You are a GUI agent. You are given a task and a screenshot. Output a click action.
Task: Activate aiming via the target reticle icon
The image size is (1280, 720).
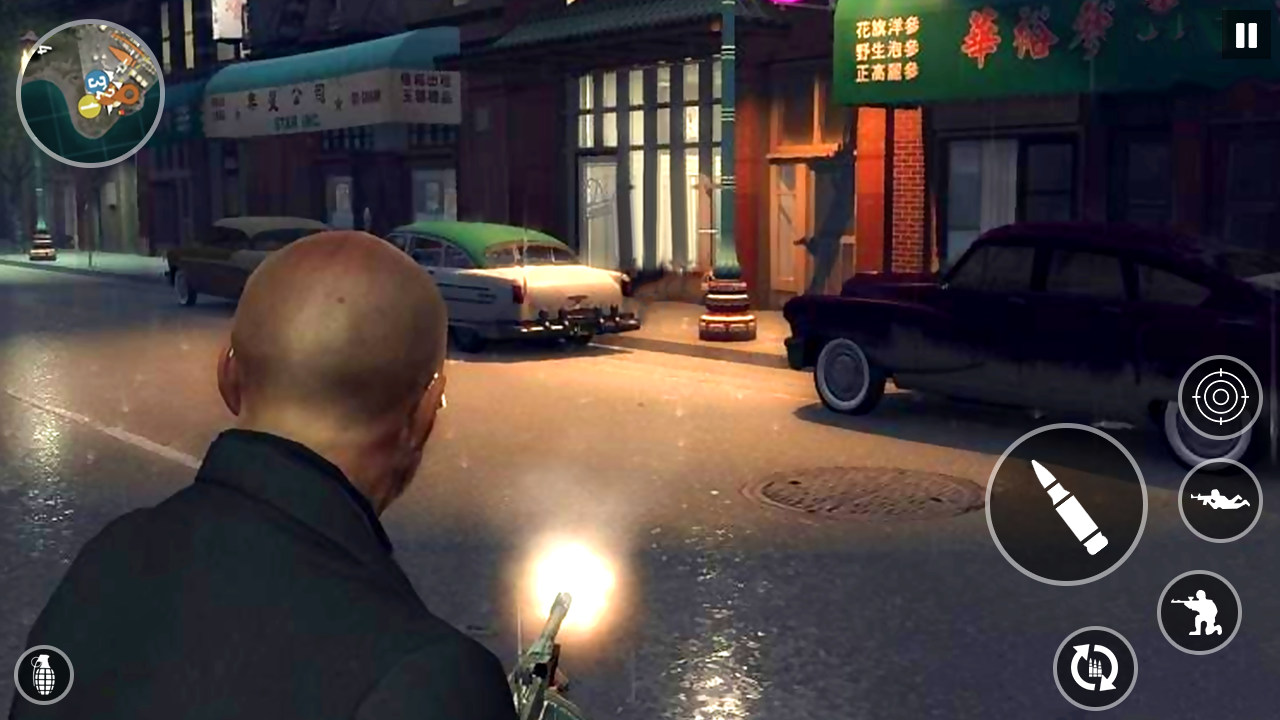1222,397
